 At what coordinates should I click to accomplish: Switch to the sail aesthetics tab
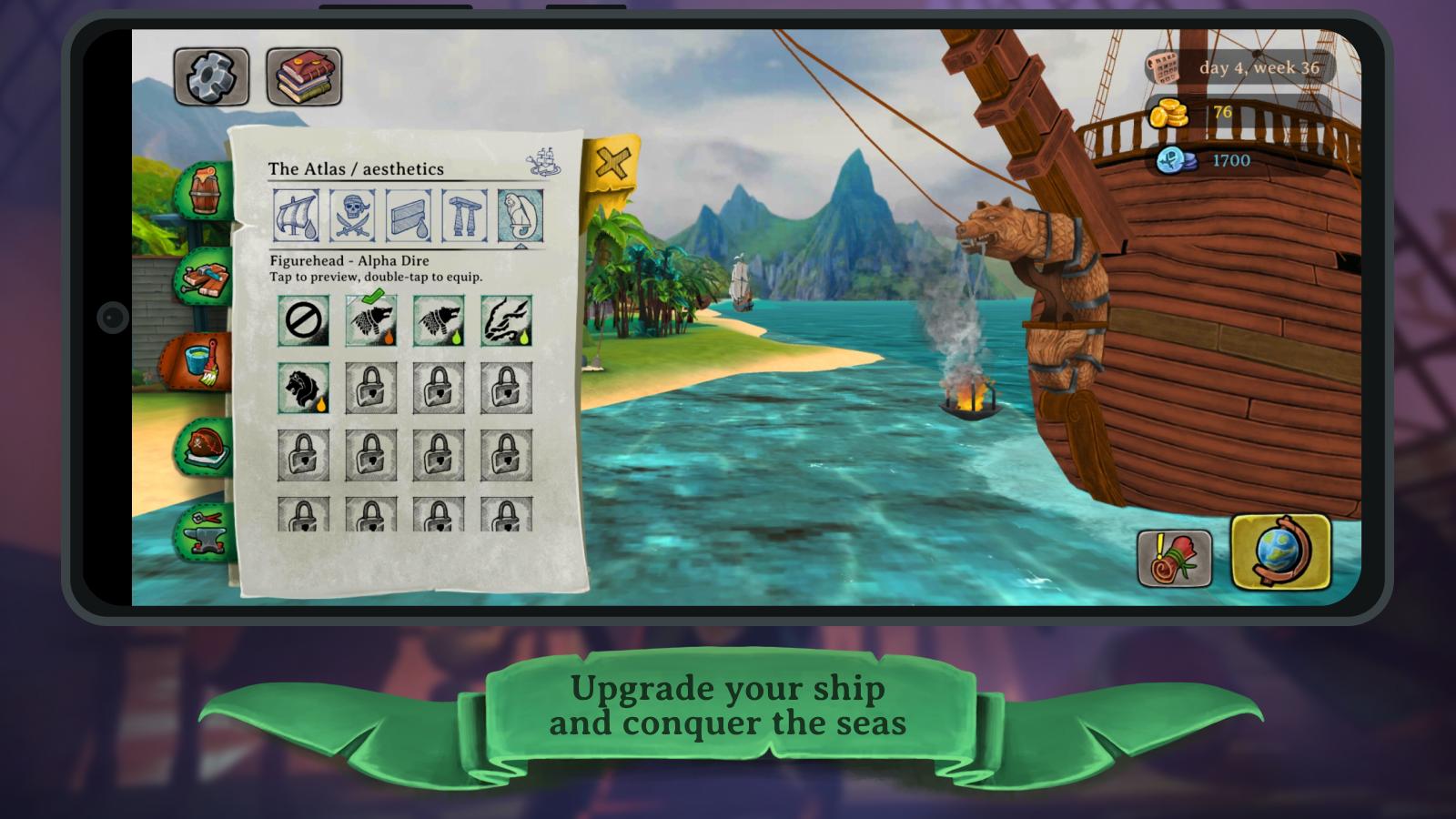point(297,217)
